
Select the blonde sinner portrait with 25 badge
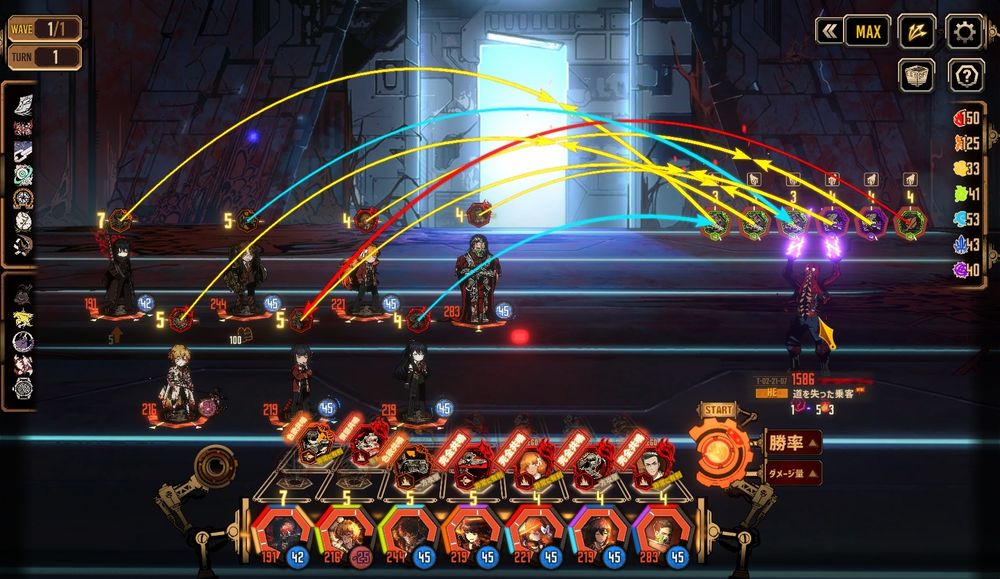coord(343,531)
